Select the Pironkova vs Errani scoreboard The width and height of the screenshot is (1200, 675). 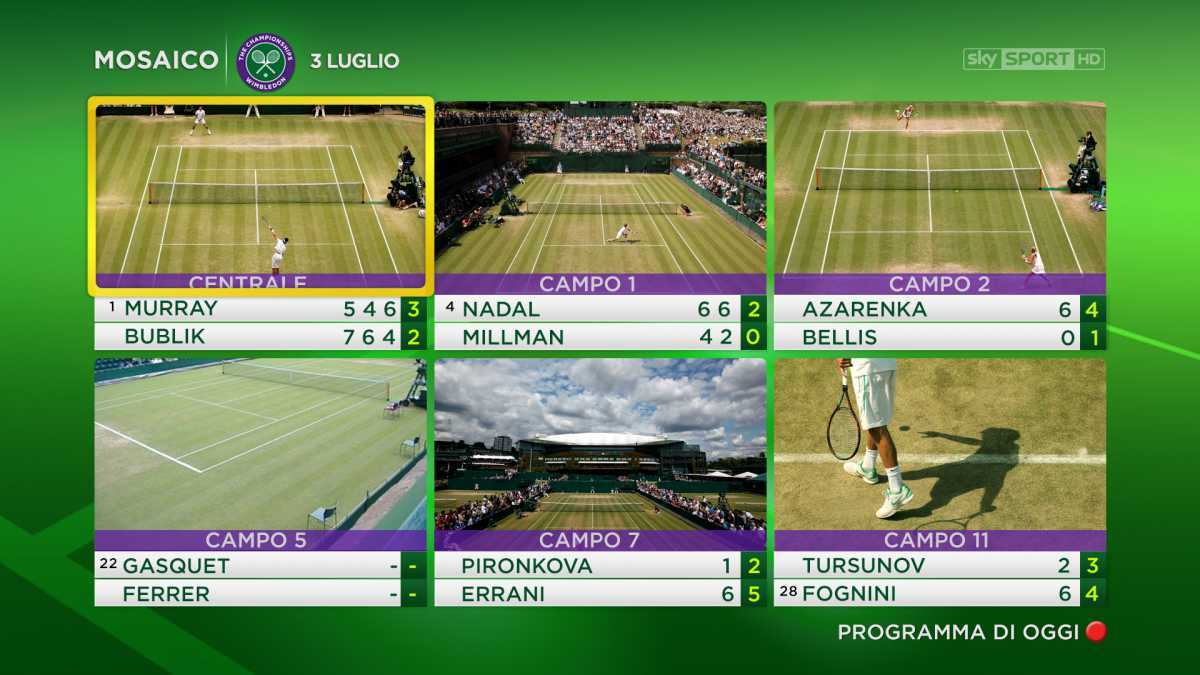(600, 580)
